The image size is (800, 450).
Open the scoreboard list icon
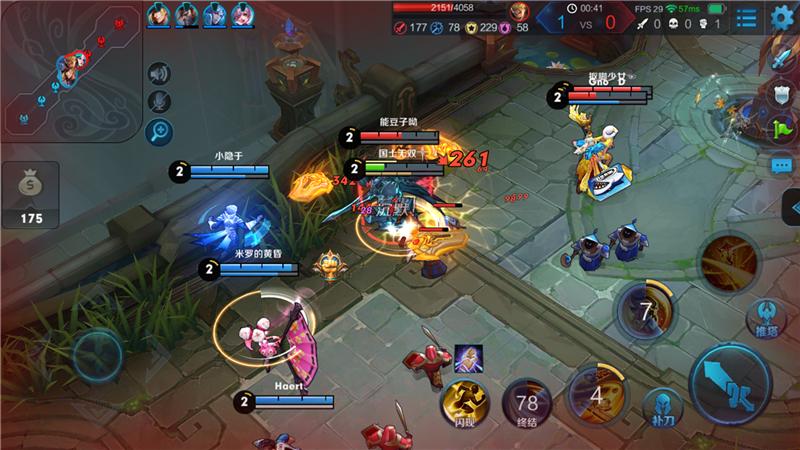tap(746, 17)
